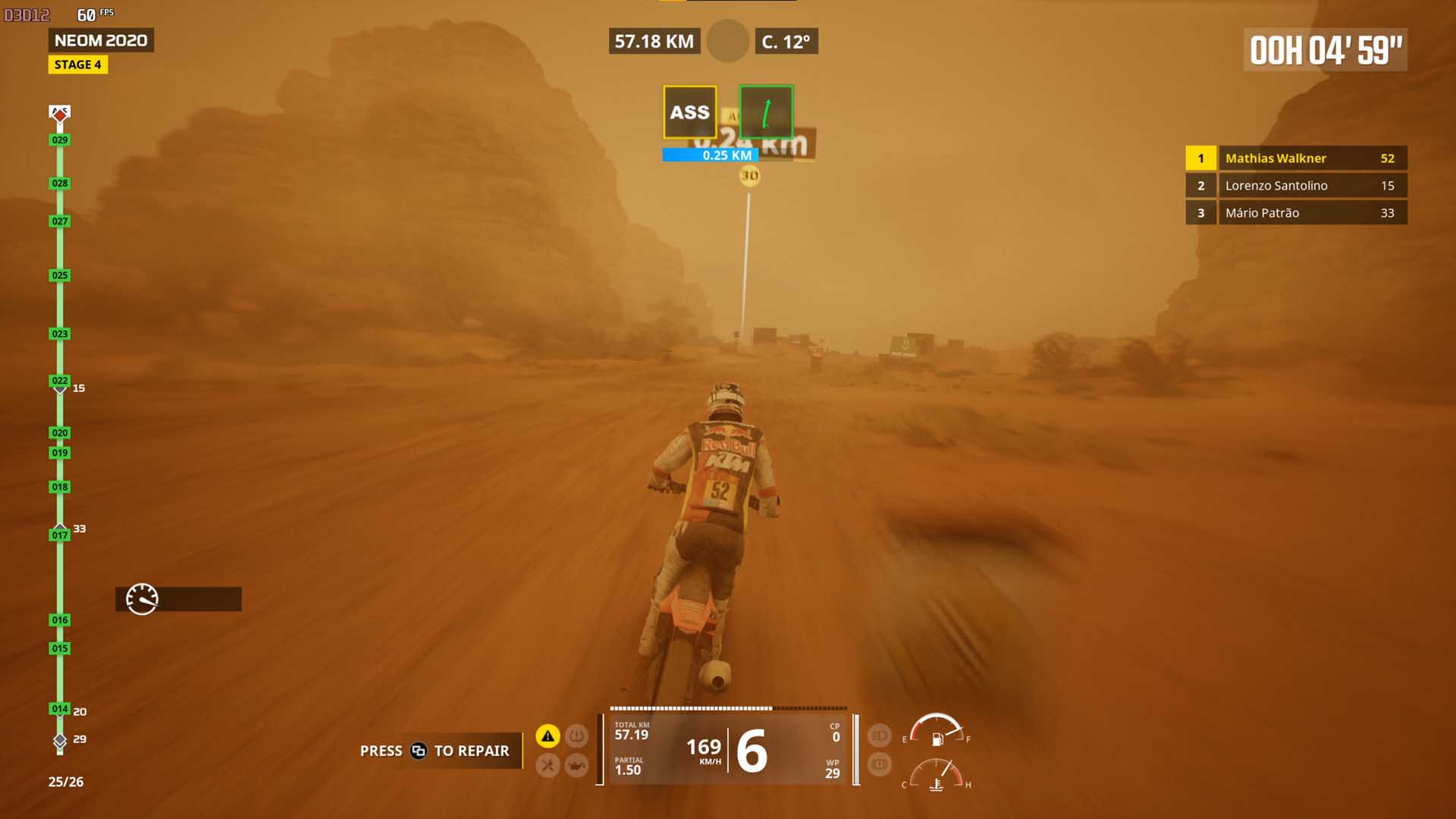Click the headlight indicator icon
Viewport: 1456px width, 819px height.
pos(879,735)
